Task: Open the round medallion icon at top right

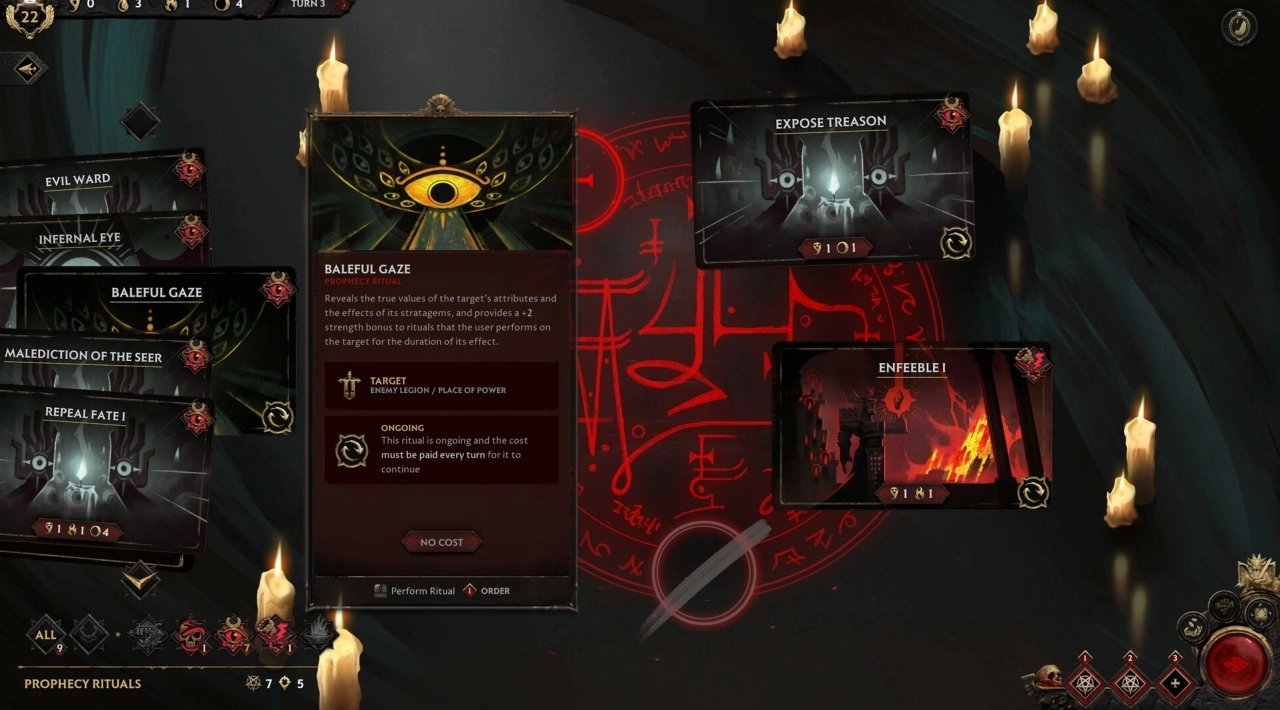Action: coord(1239,27)
